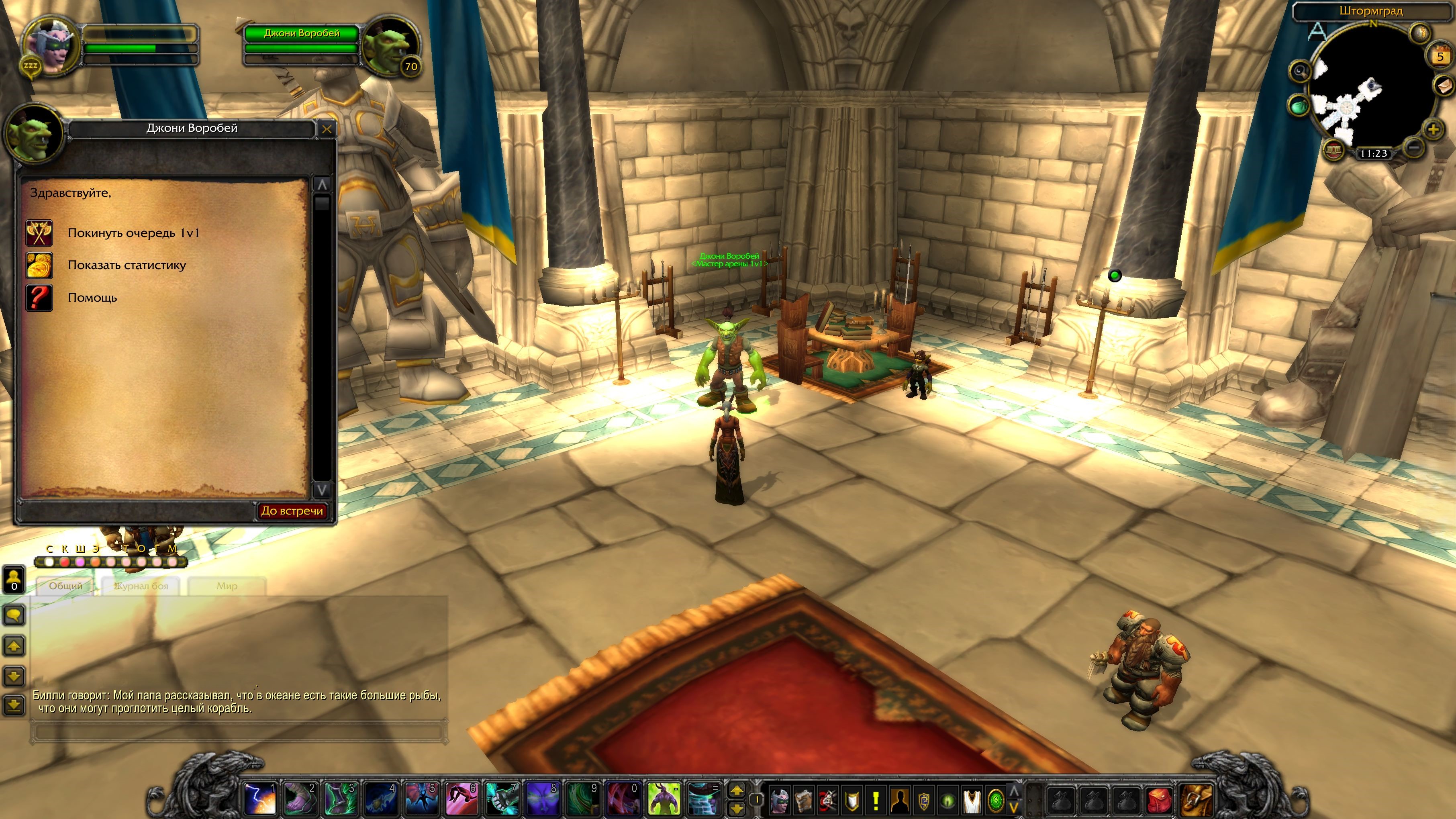Select "Показать статистику" gossip option
This screenshot has height=819, width=1456.
click(x=127, y=265)
